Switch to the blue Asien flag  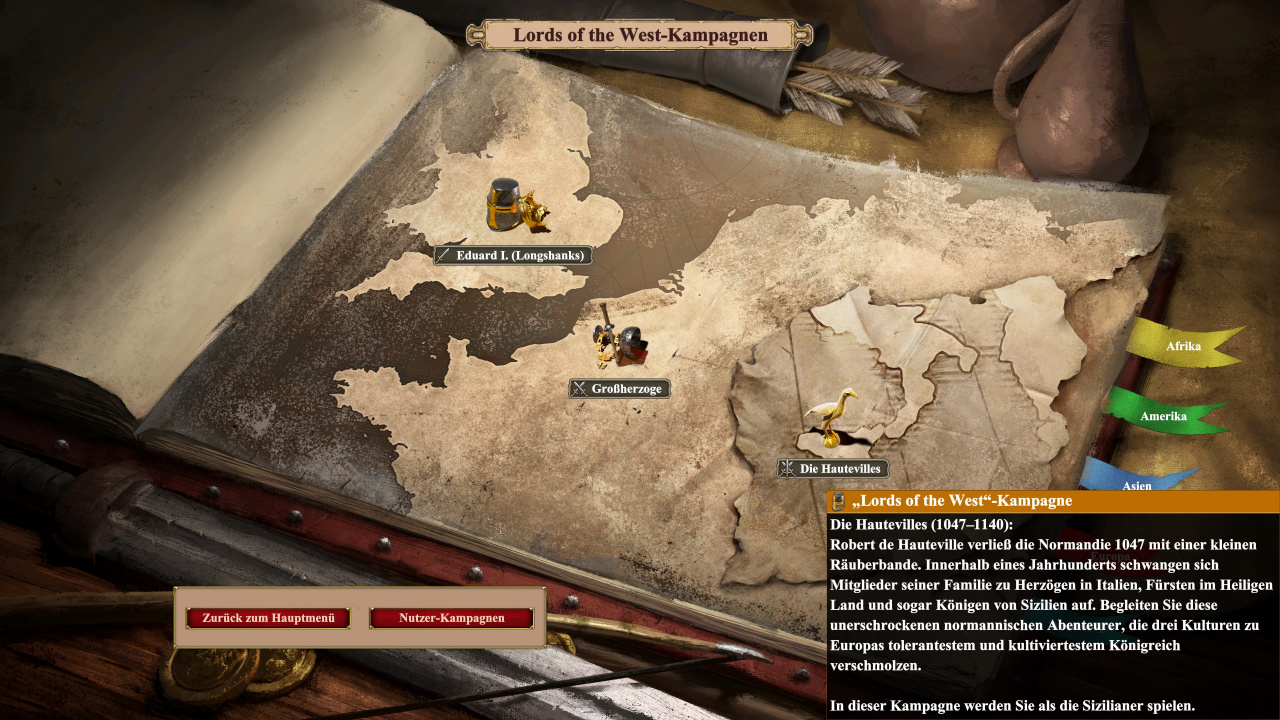(x=1136, y=481)
